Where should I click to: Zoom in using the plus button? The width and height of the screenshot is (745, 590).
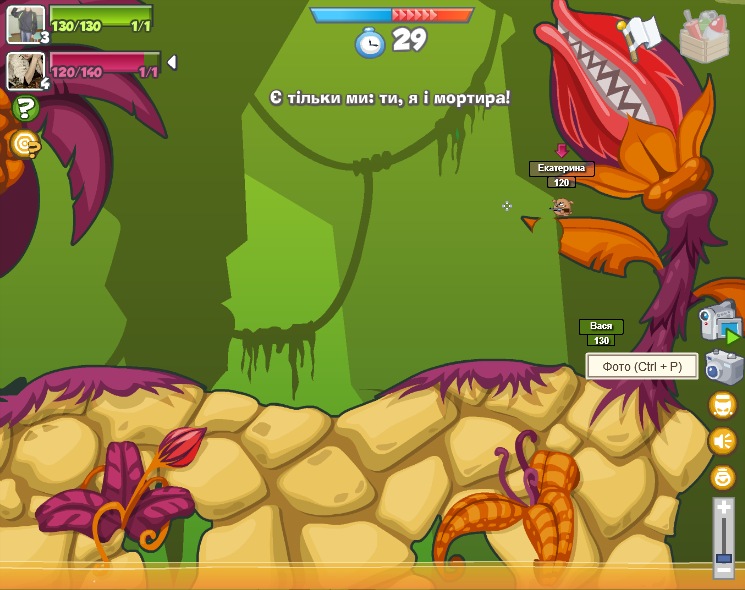(724, 509)
